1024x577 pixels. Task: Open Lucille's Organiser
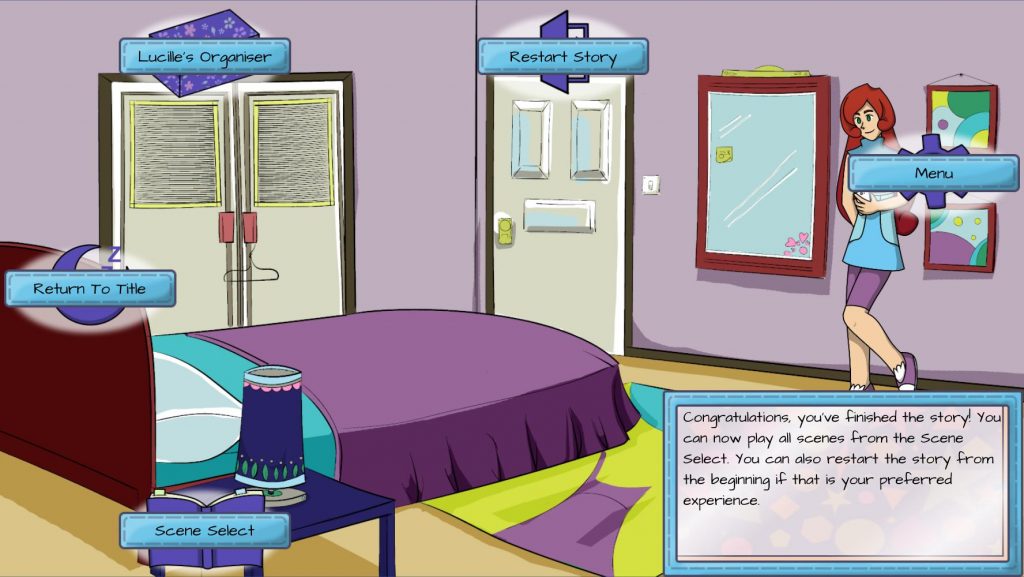coord(204,57)
